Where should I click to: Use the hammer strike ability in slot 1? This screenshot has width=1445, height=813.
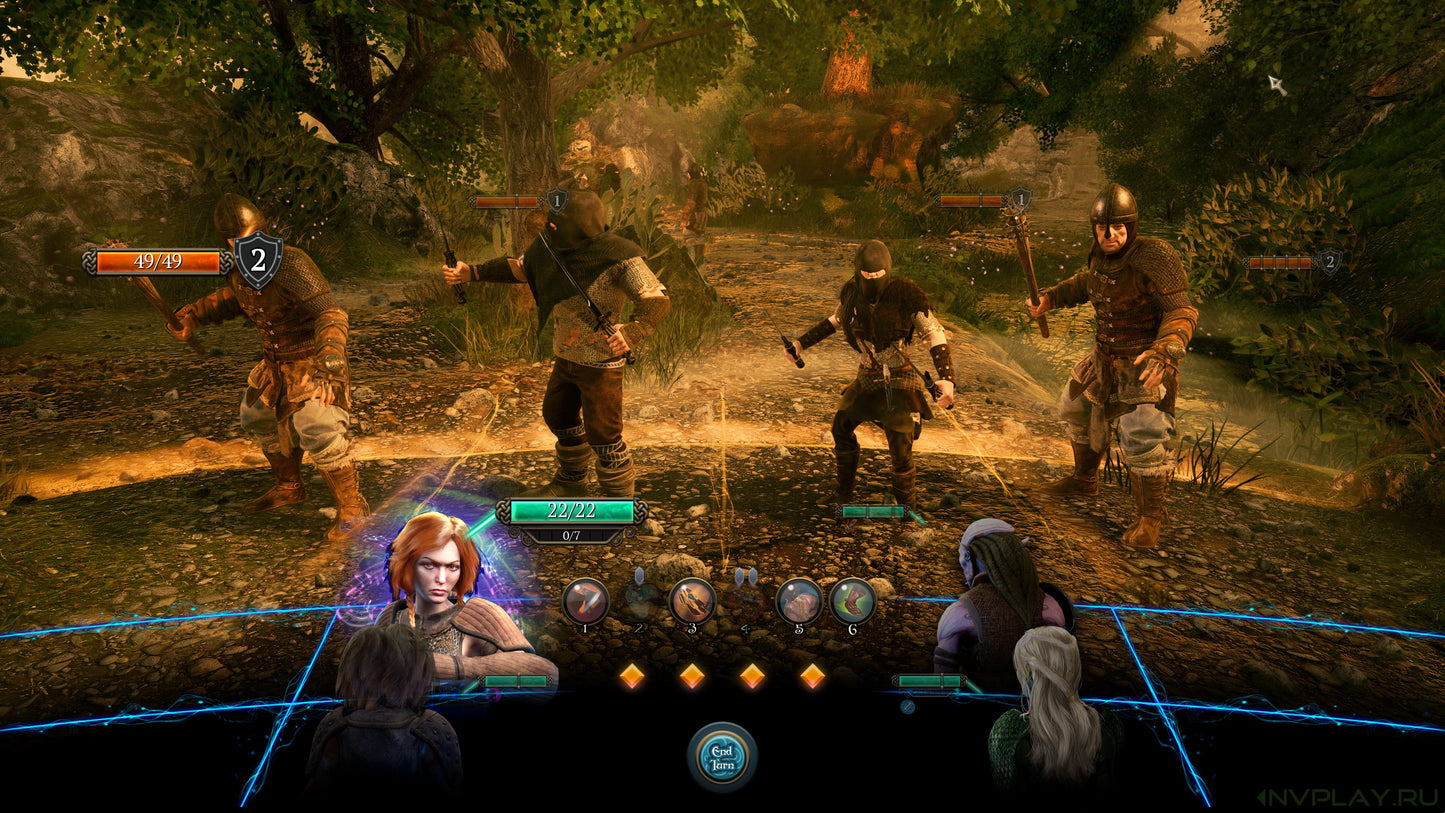click(x=585, y=601)
